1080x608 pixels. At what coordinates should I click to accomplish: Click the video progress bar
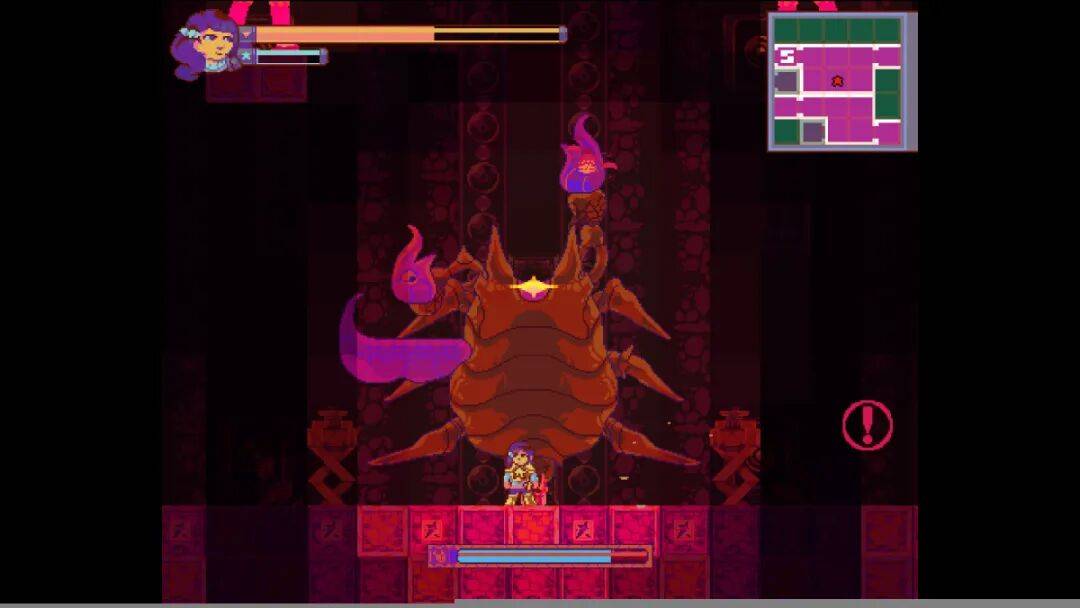pyautogui.click(x=540, y=603)
